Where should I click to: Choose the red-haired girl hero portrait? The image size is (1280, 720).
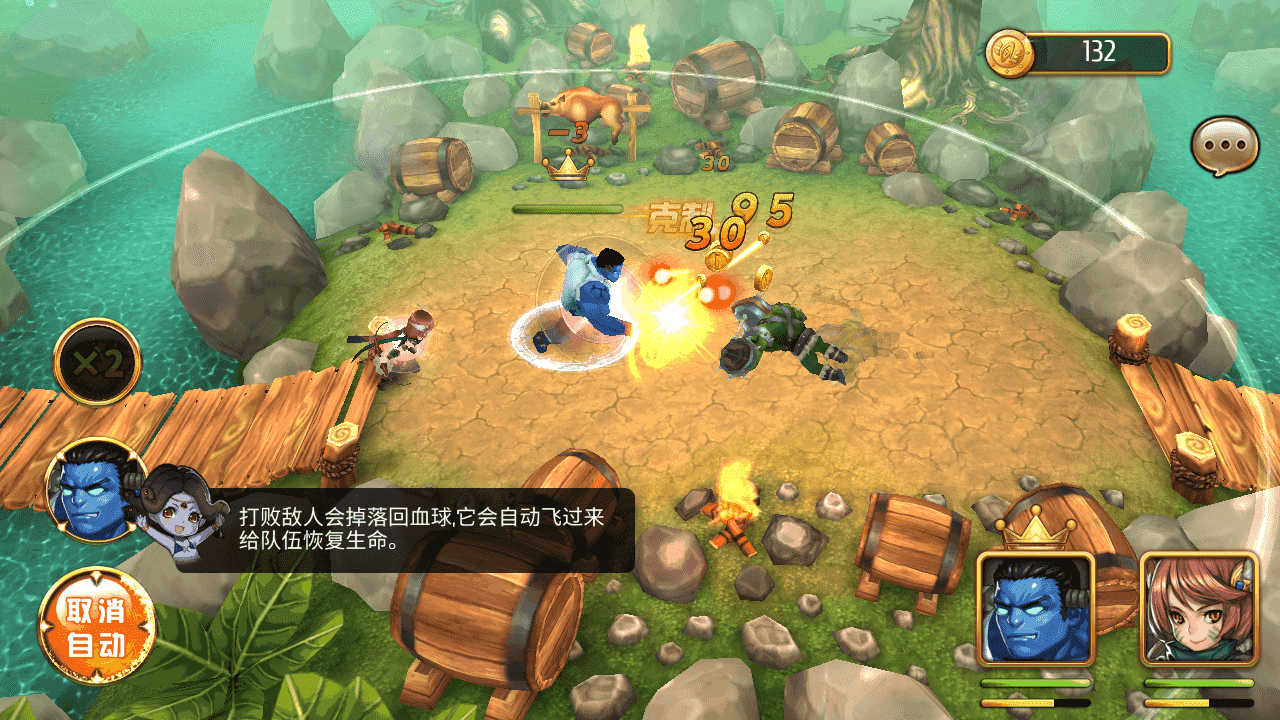click(1198, 609)
